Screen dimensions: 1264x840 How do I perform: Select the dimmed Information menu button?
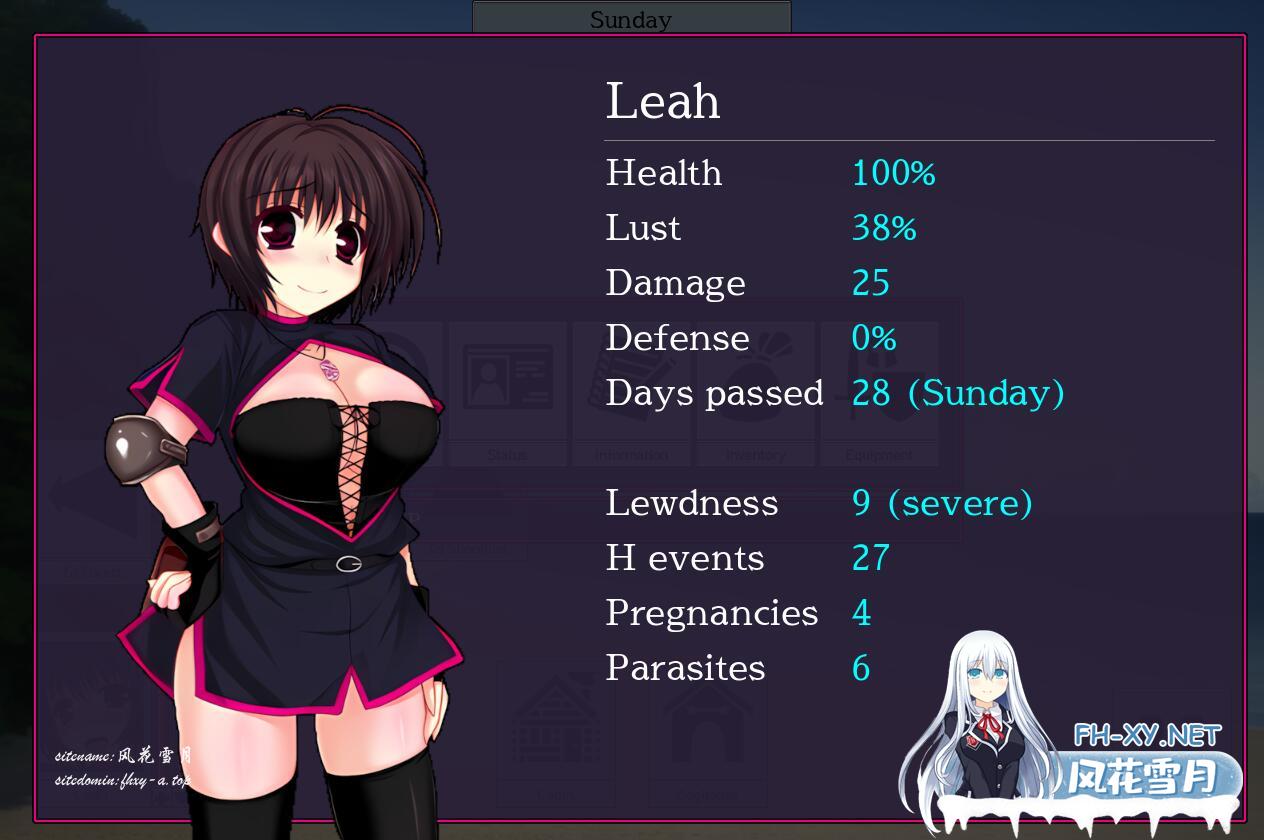point(631,392)
